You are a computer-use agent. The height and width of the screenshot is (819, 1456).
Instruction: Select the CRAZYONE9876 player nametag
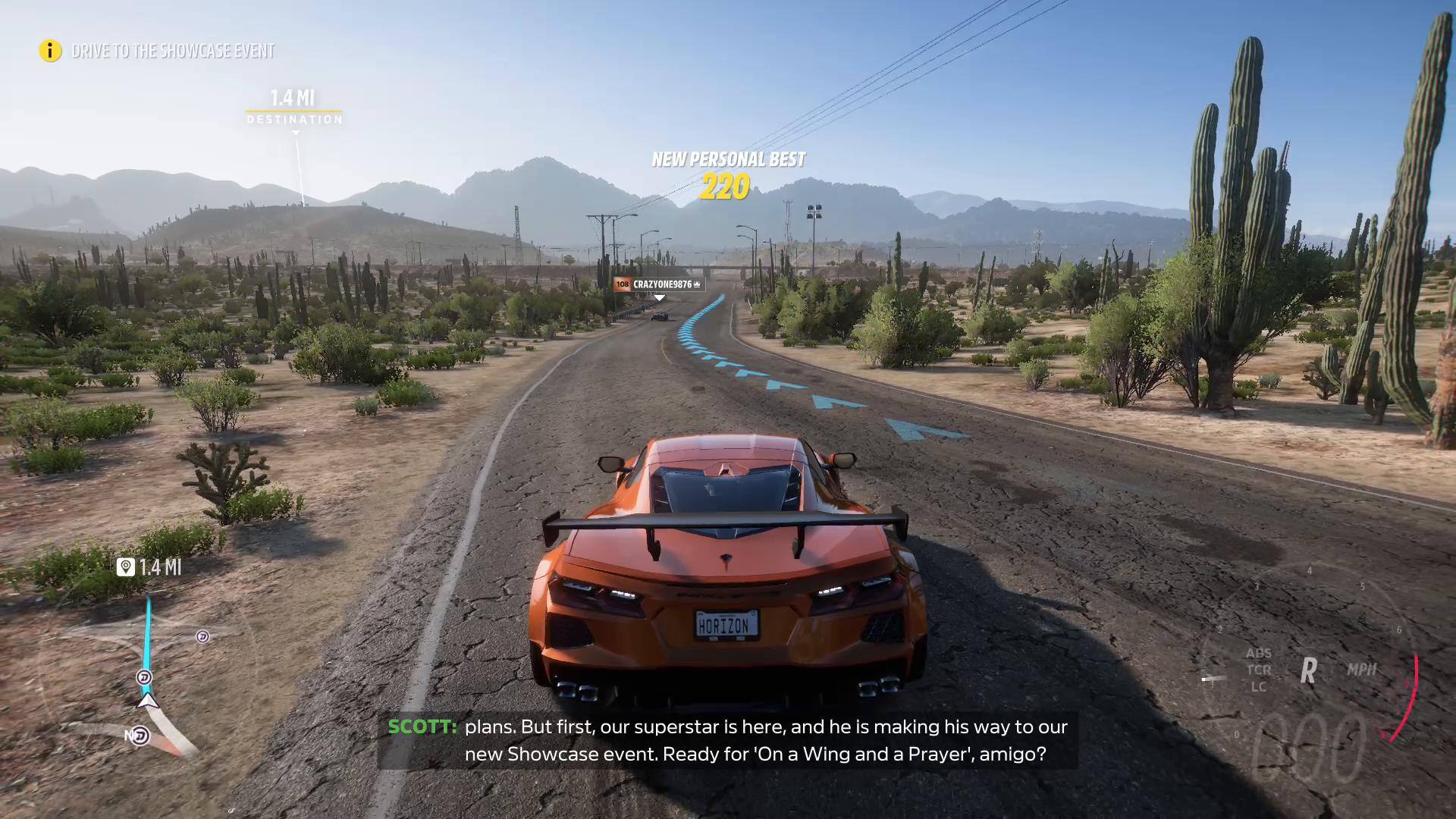659,284
